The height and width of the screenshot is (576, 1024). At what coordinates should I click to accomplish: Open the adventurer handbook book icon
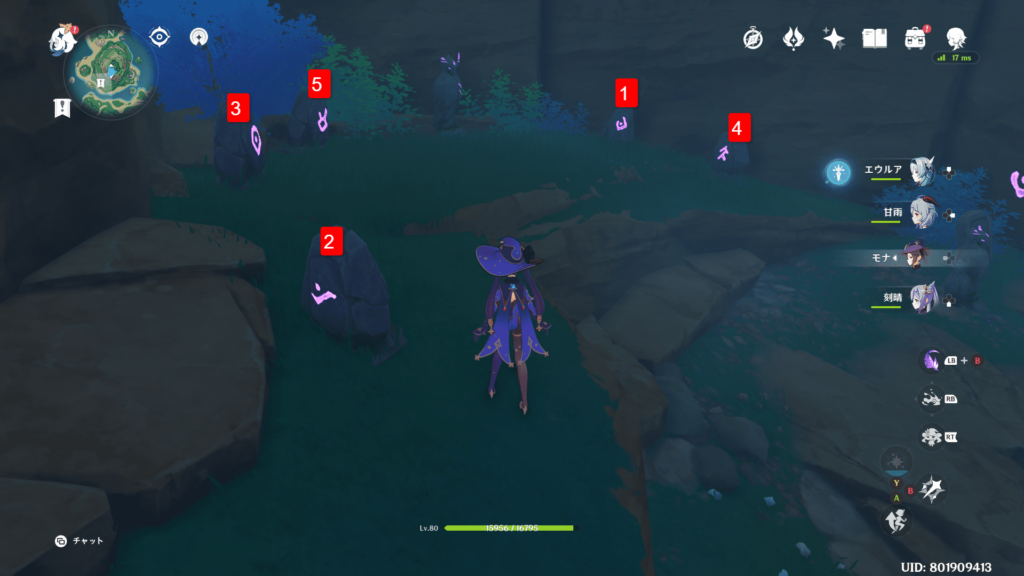(x=874, y=39)
